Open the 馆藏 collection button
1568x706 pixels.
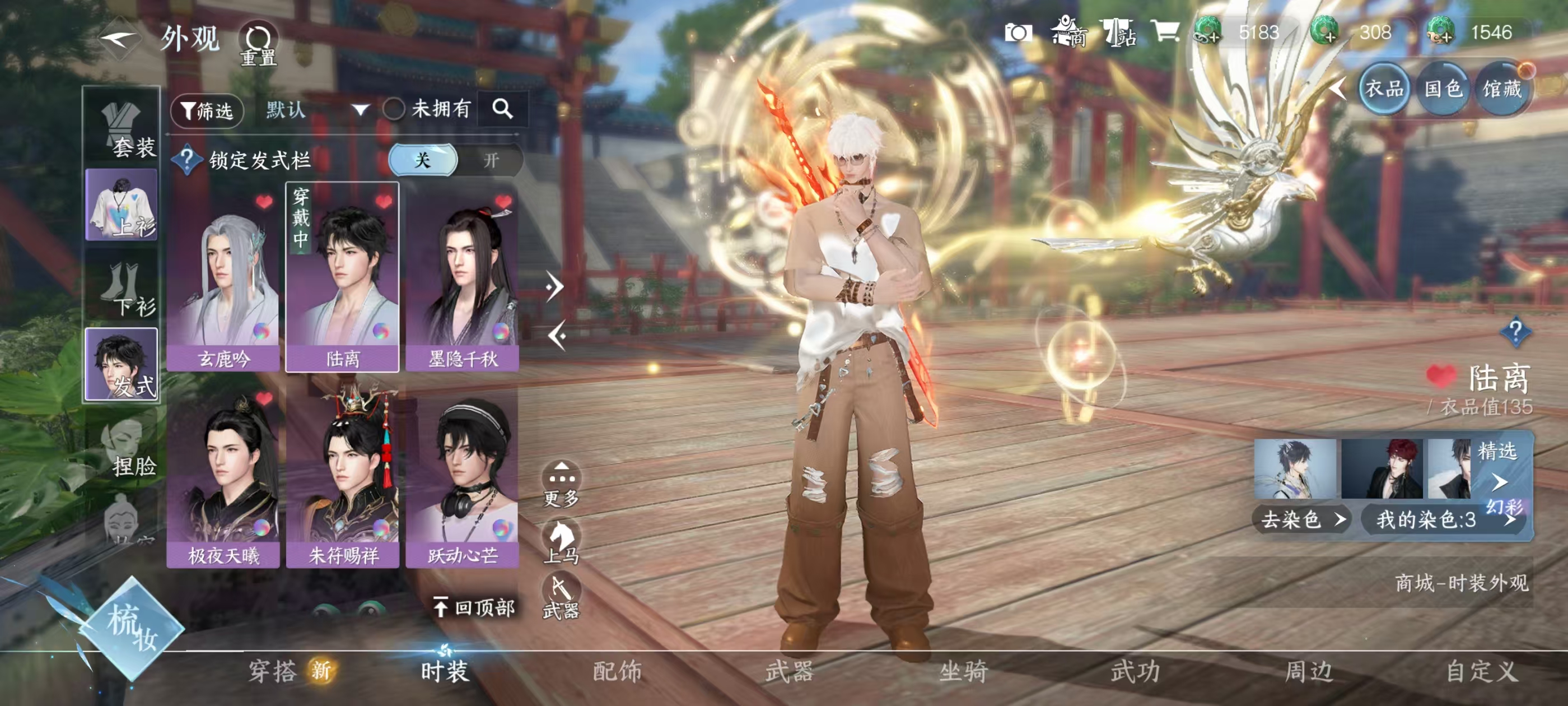coord(1501,90)
